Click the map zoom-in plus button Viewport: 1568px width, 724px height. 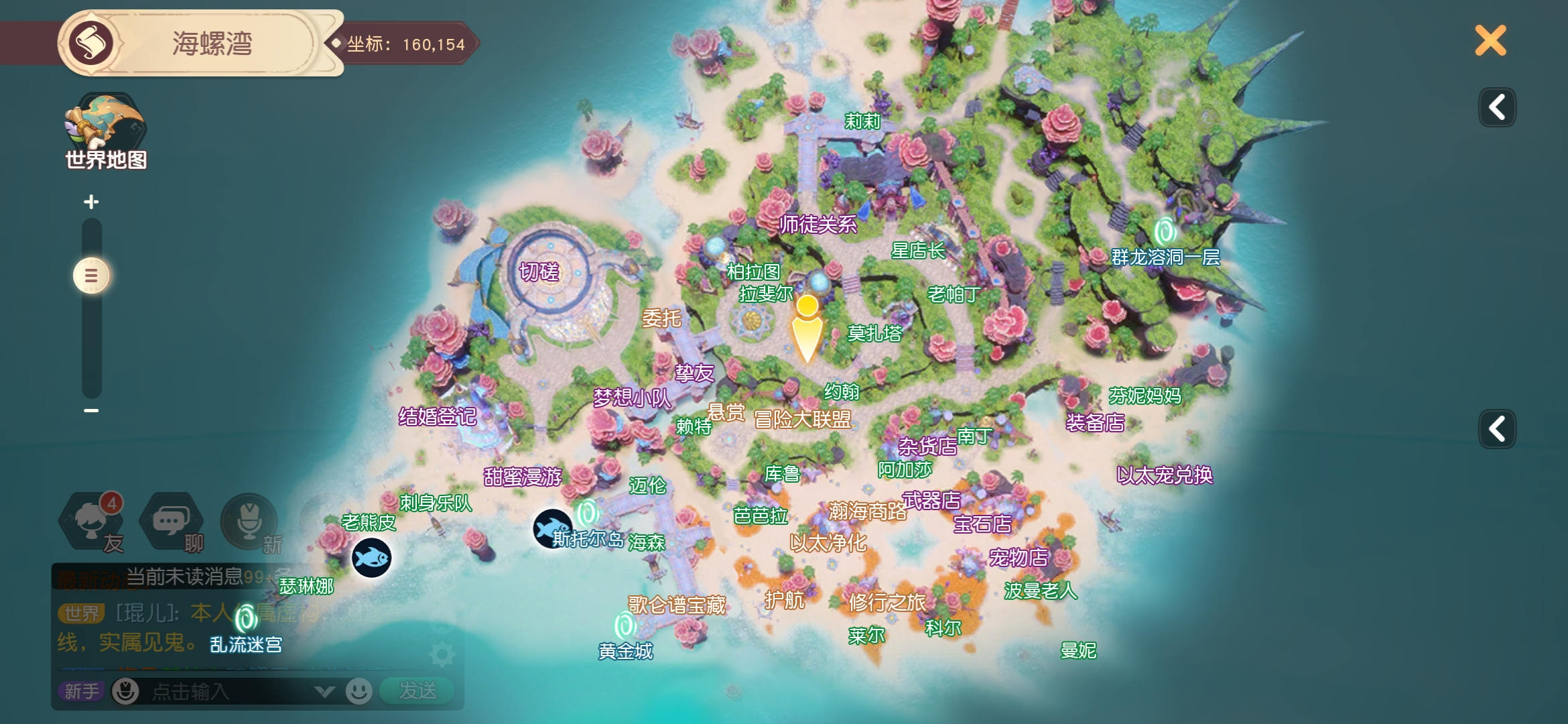click(91, 202)
